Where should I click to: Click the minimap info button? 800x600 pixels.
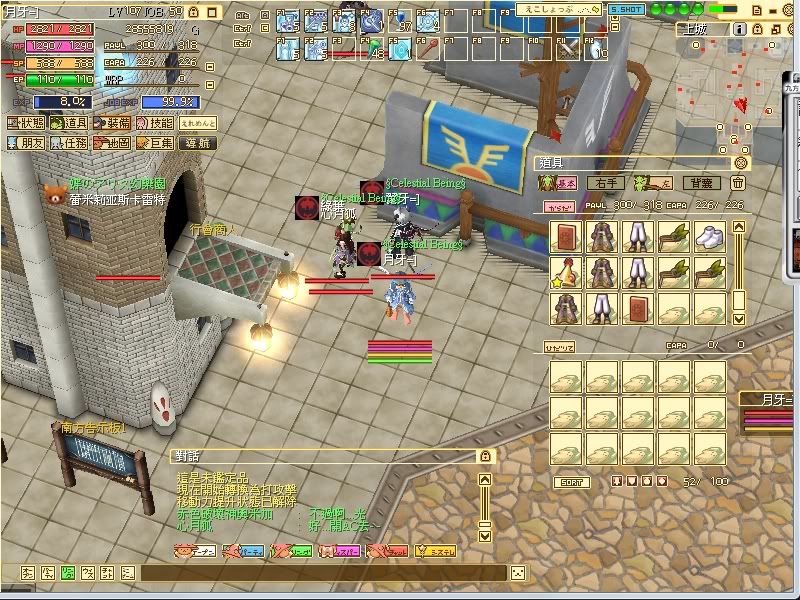[738, 29]
